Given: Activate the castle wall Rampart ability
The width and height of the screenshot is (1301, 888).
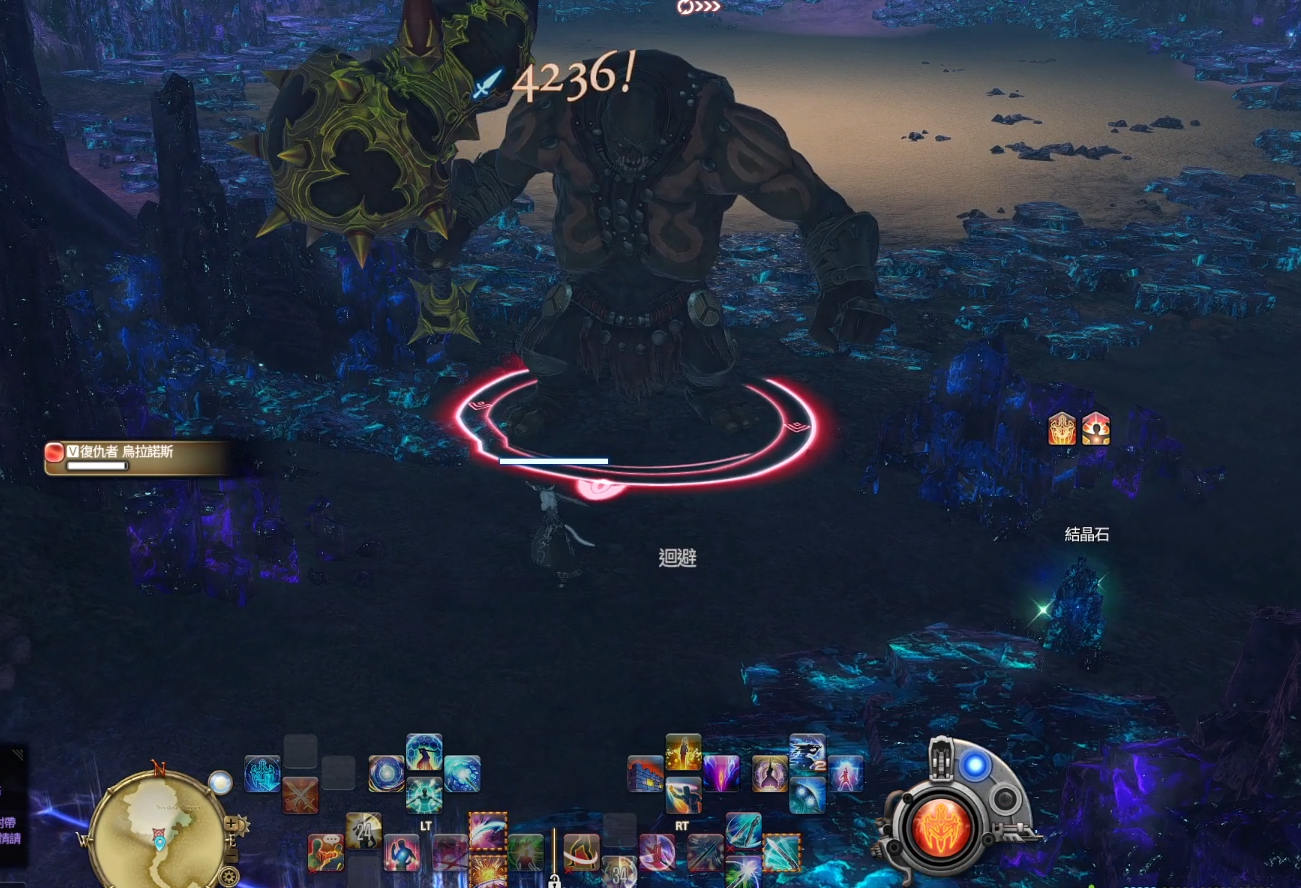Looking at the screenshot, I should tap(645, 774).
